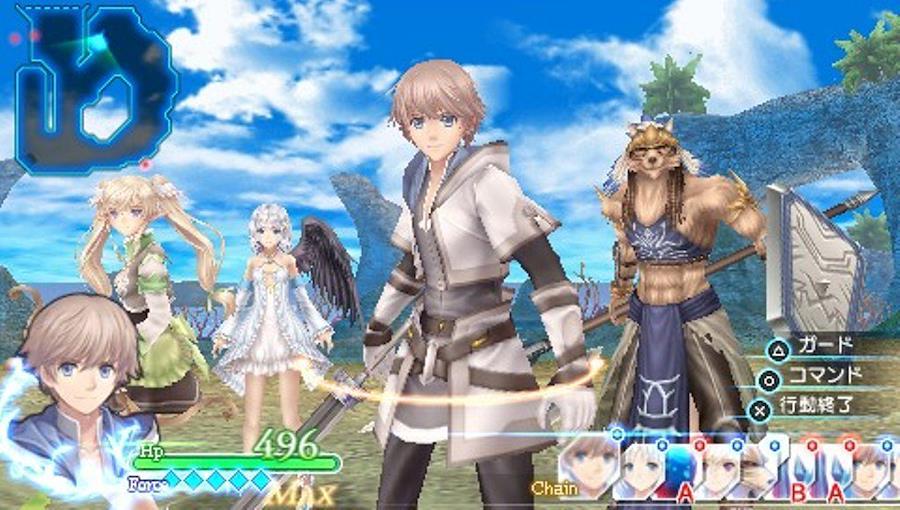Select the ガード (Guard) command

point(822,346)
